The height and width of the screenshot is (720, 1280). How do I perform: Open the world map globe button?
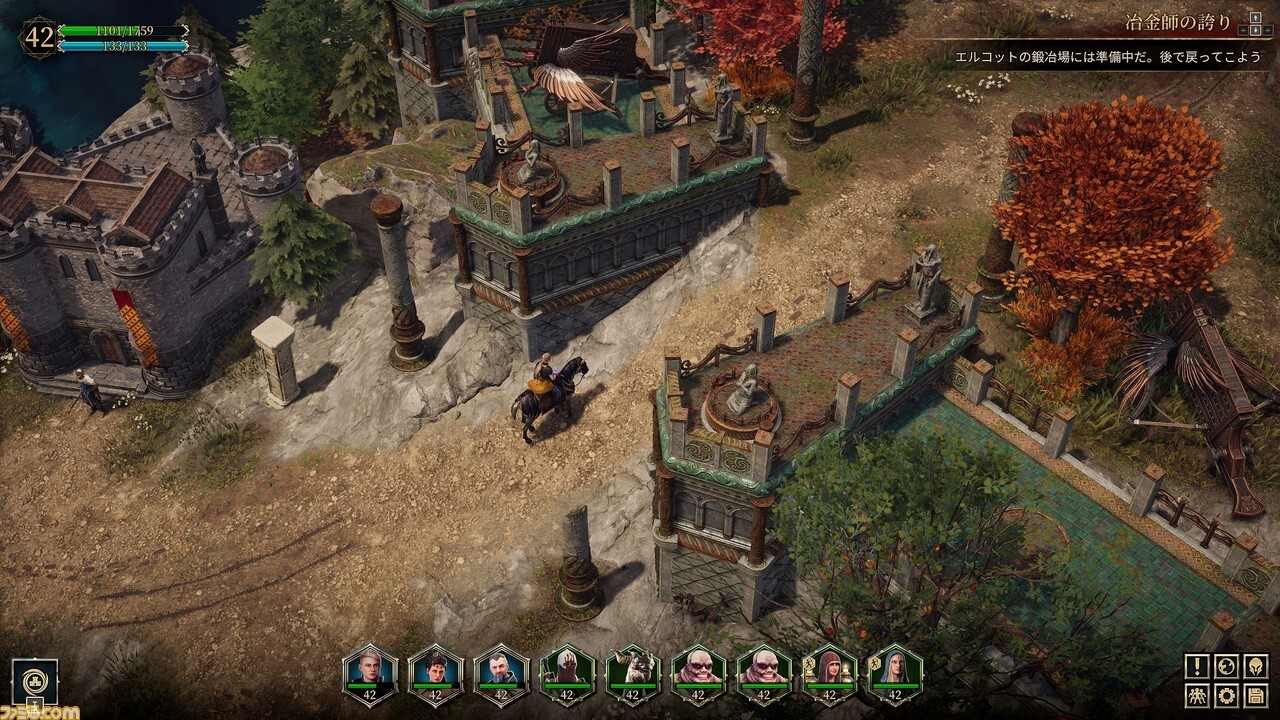[x=1227, y=666]
